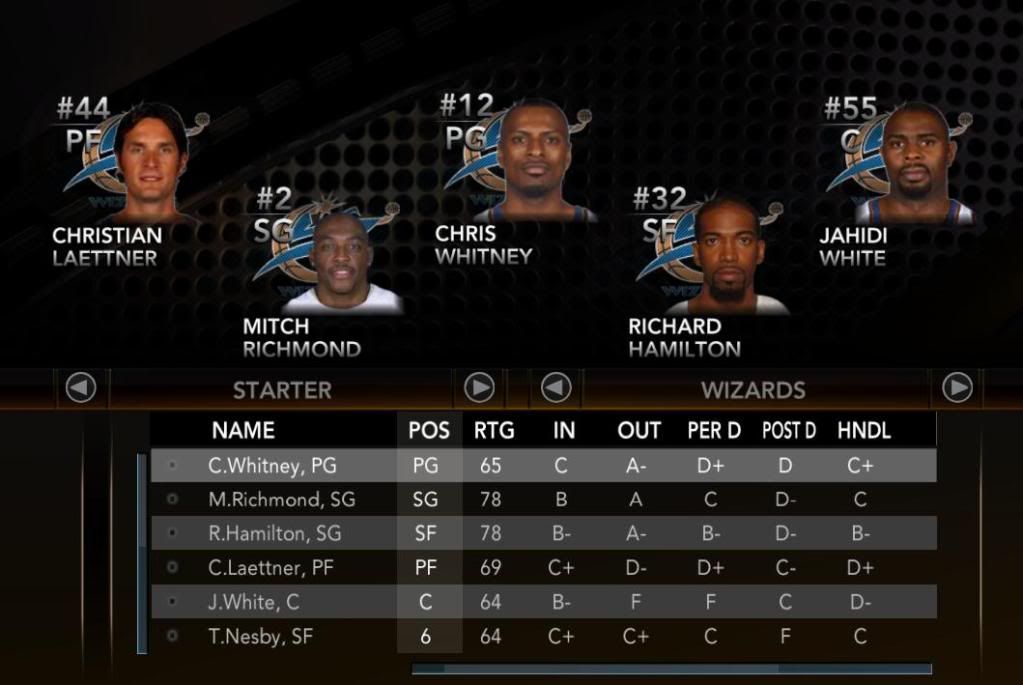Switch to next team after WIZARDS
The image size is (1023, 685).
coord(957,387)
